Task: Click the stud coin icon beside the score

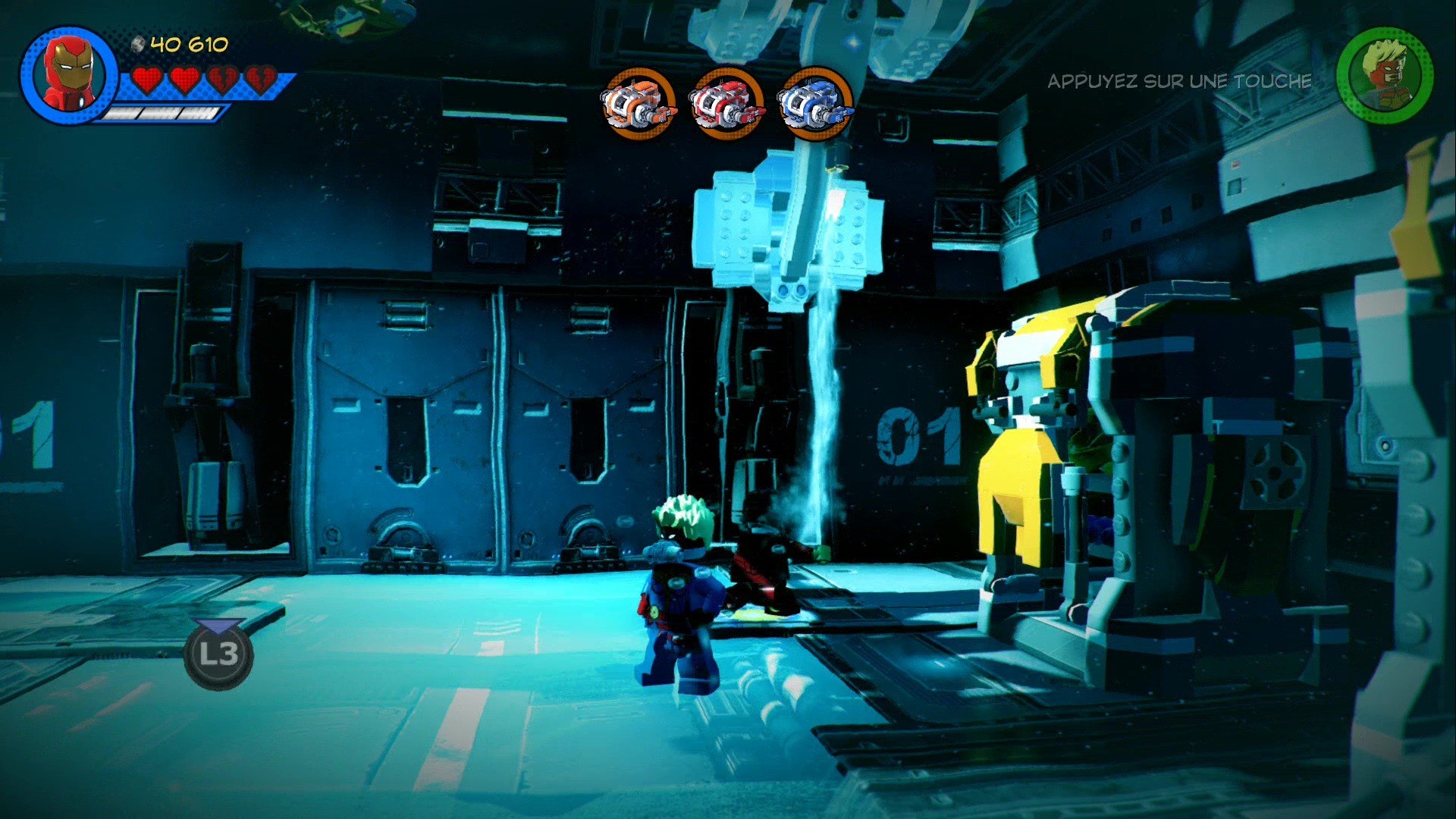Action: point(136,45)
